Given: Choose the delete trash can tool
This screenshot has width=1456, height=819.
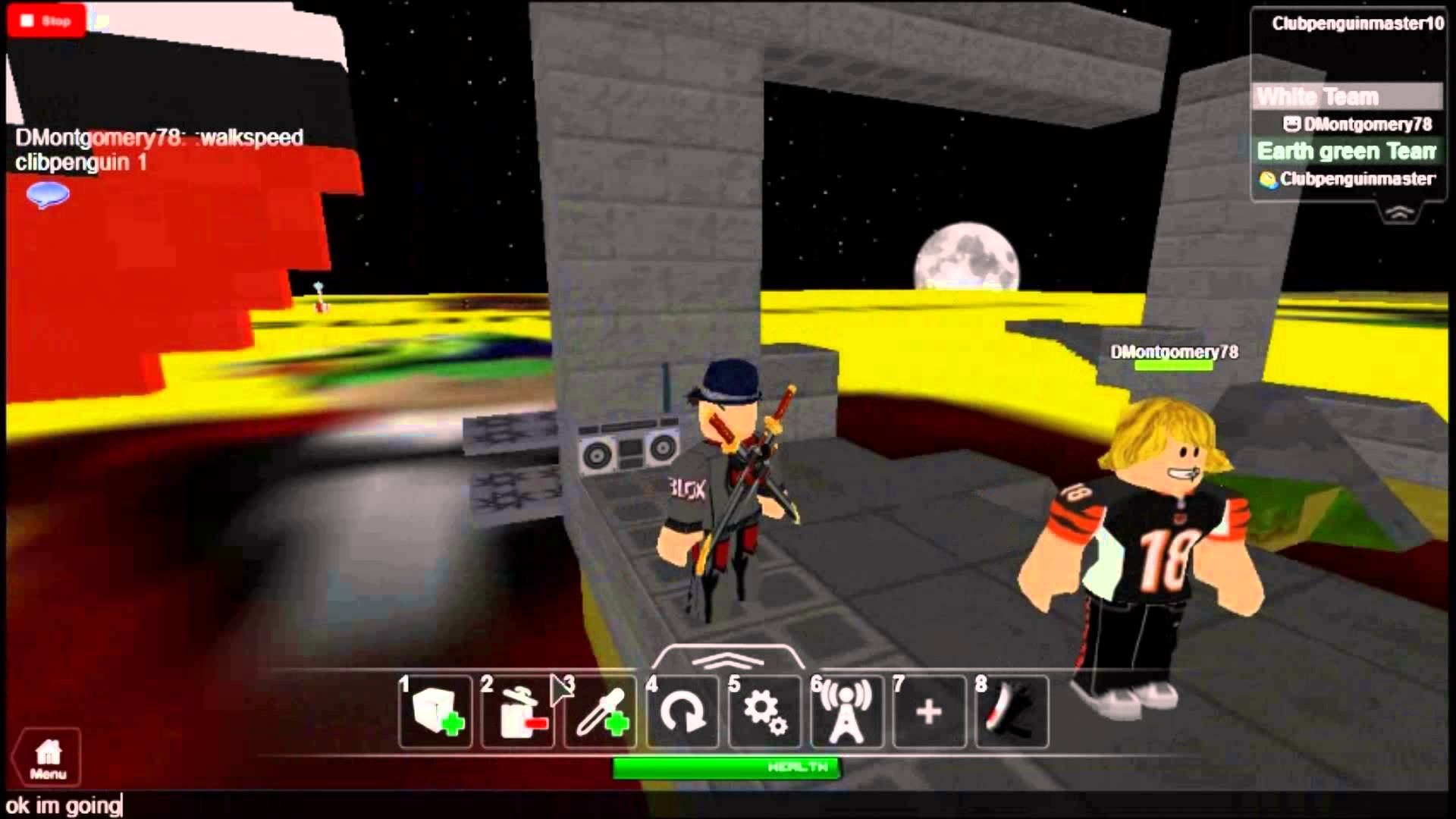Looking at the screenshot, I should point(519,712).
